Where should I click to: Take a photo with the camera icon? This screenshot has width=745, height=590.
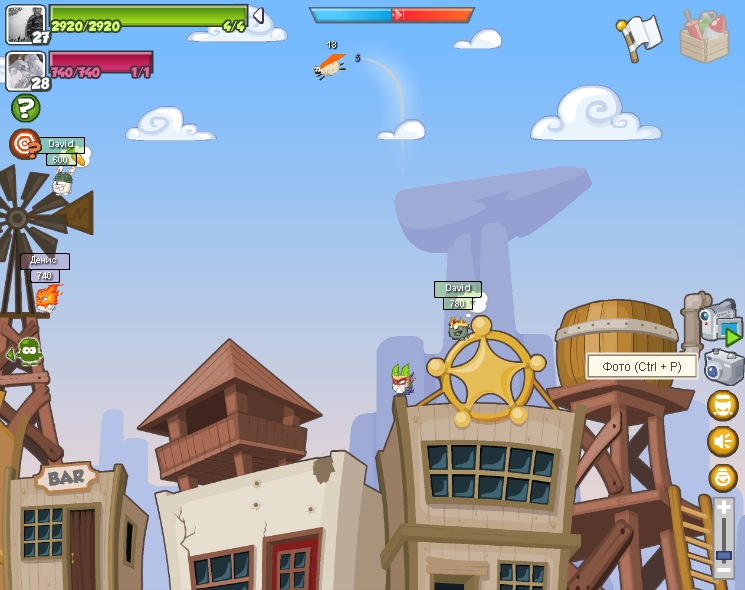[724, 367]
